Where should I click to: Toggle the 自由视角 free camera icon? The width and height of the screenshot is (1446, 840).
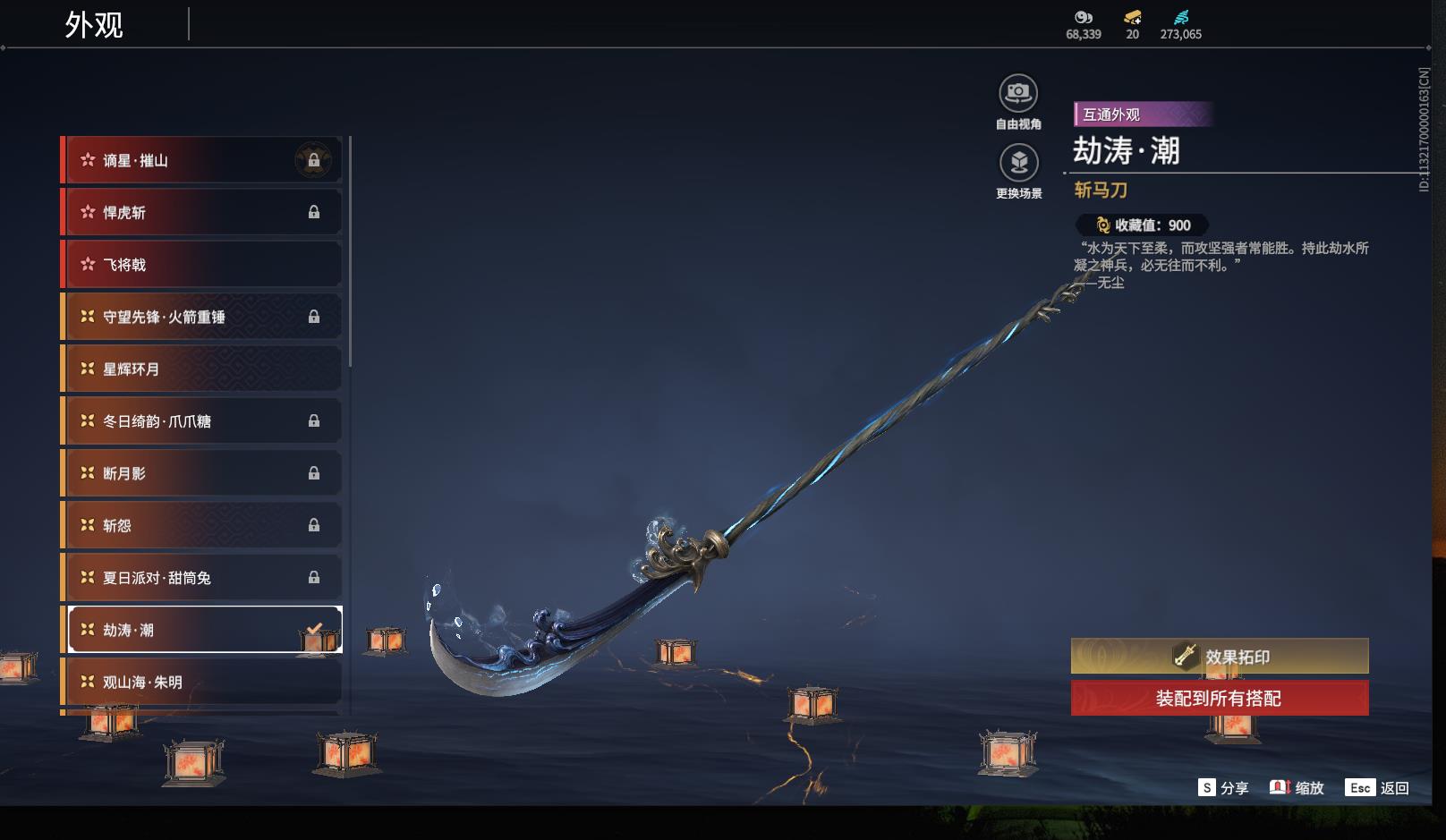[x=1018, y=94]
